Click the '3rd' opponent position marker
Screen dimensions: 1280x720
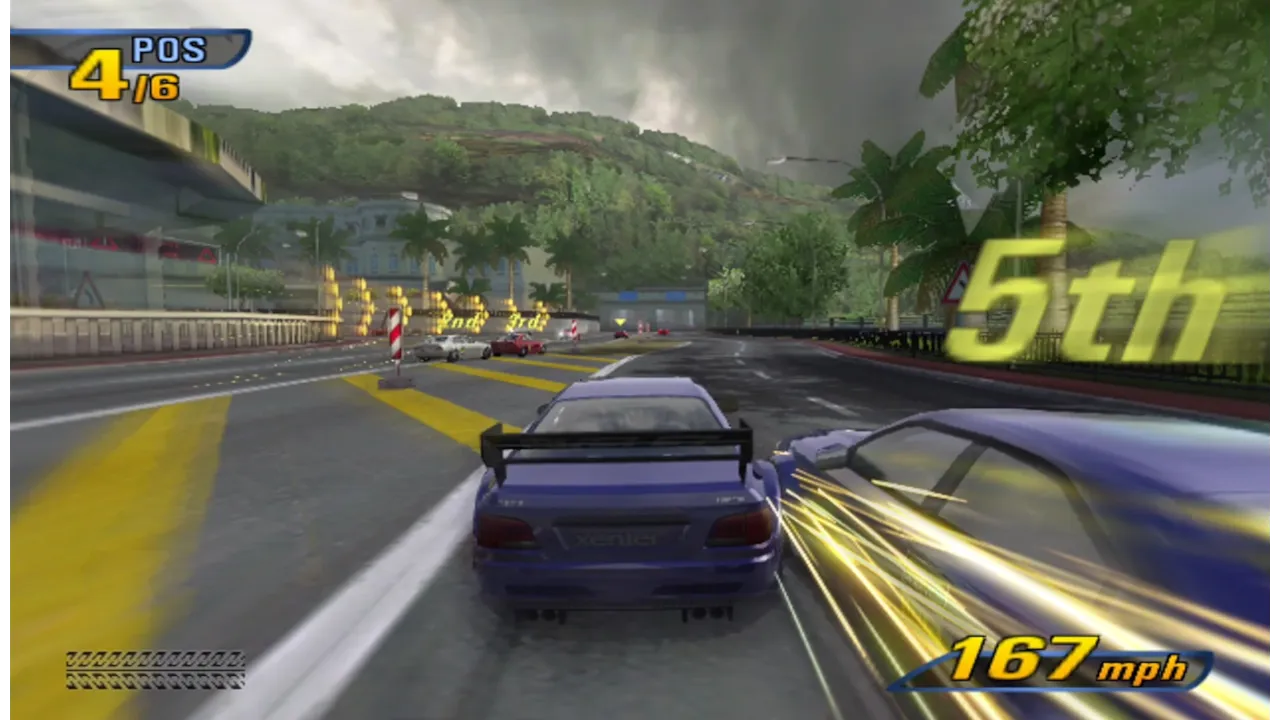coord(523,322)
